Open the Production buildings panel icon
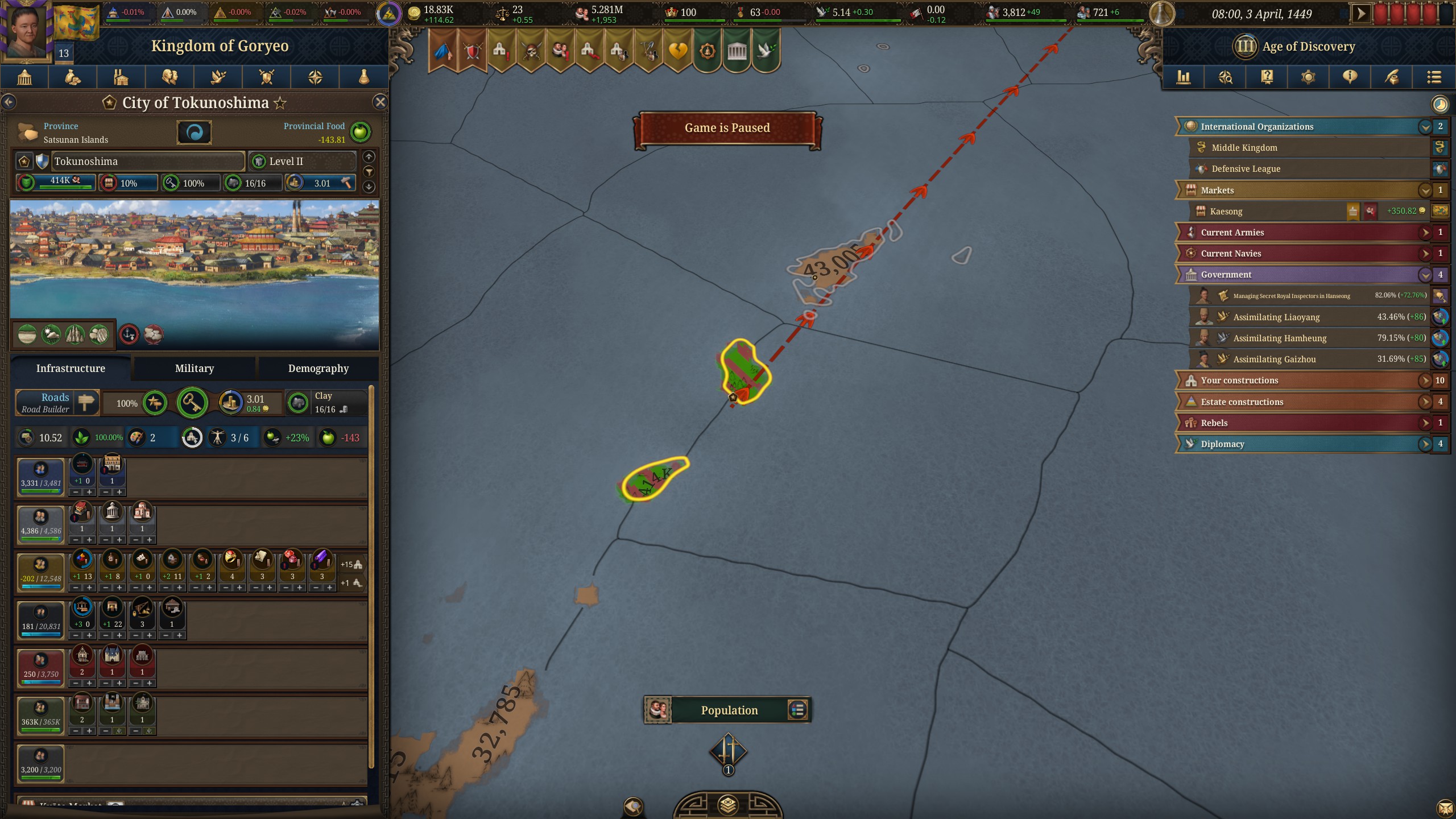 pos(121,77)
